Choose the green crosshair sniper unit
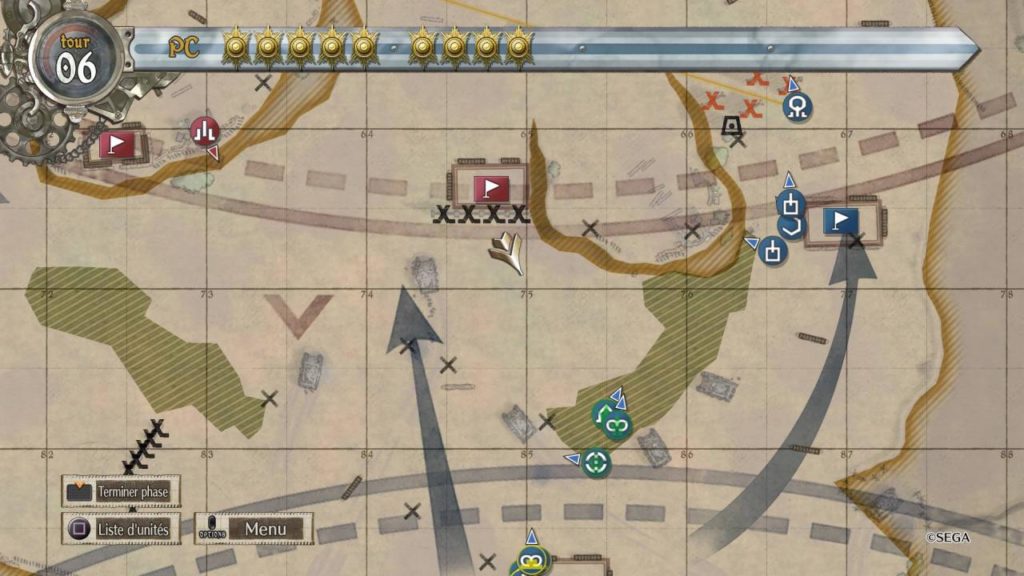 click(596, 461)
